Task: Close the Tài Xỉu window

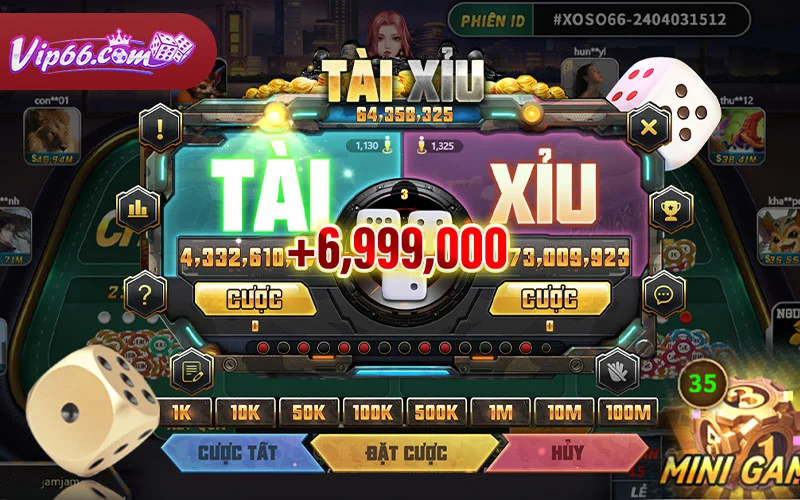Action: pyautogui.click(x=647, y=127)
